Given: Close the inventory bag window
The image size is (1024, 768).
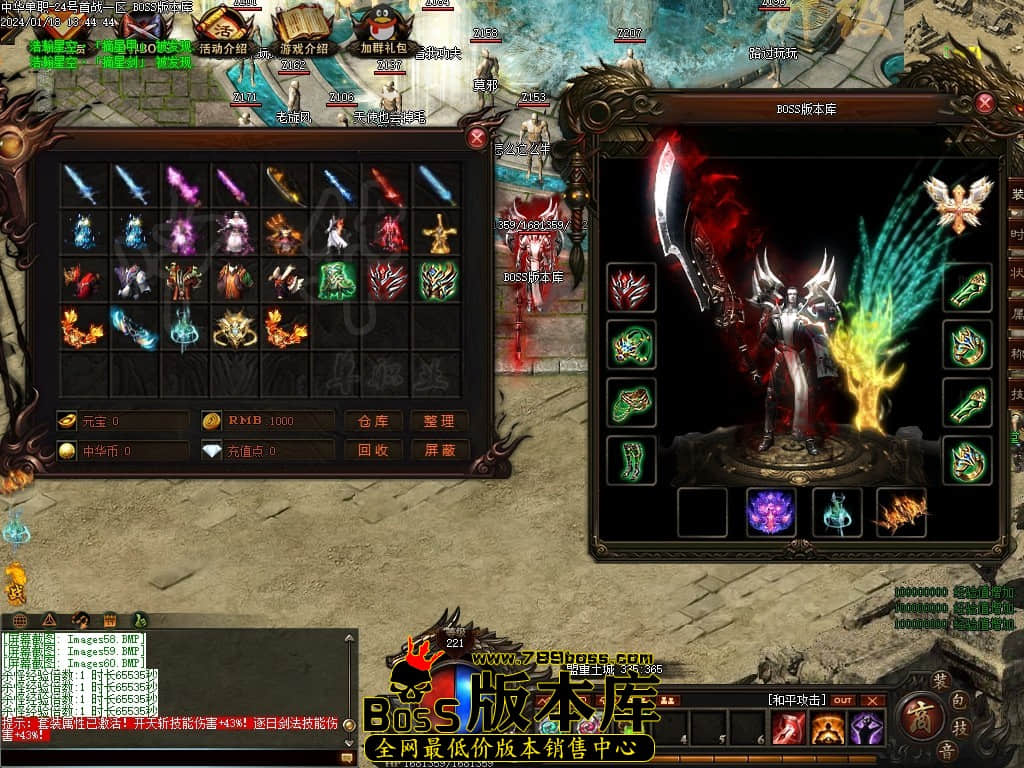Looking at the screenshot, I should tap(477, 139).
